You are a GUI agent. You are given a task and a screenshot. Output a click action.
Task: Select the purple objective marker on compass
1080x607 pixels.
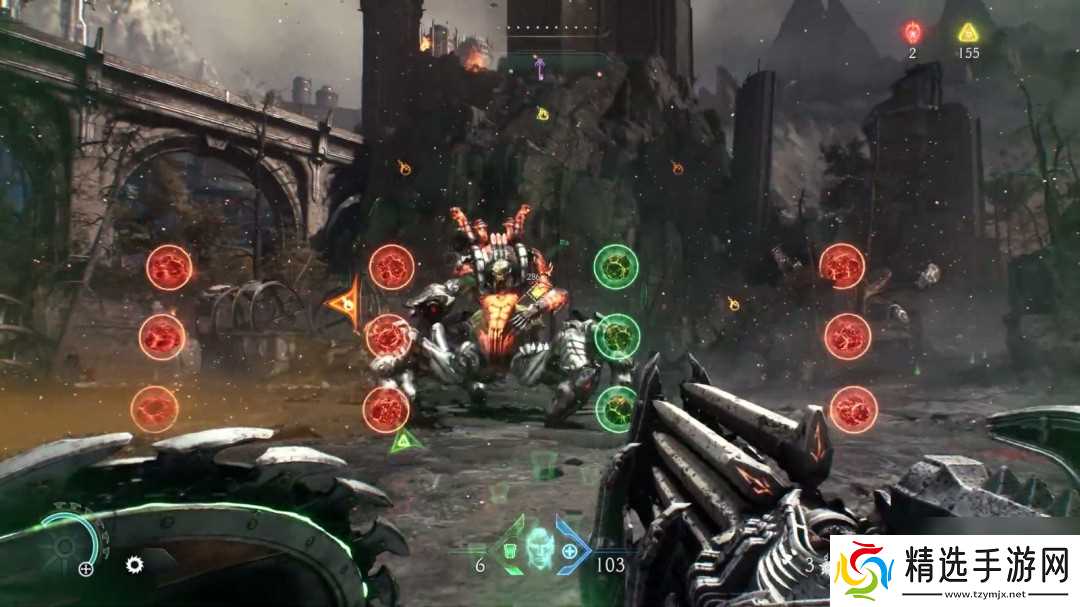coord(540,66)
